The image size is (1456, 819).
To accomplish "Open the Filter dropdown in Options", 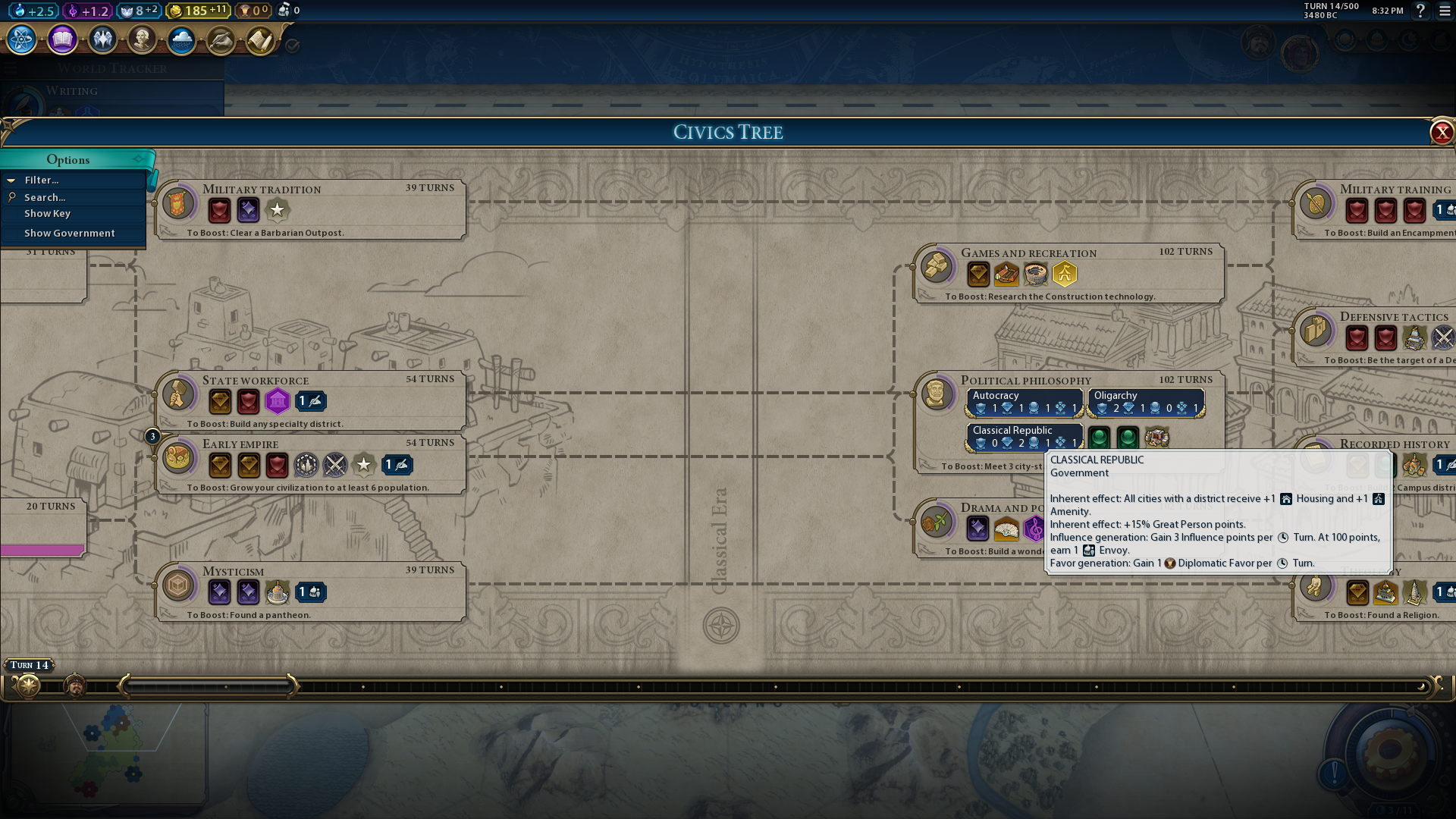I will pos(42,180).
